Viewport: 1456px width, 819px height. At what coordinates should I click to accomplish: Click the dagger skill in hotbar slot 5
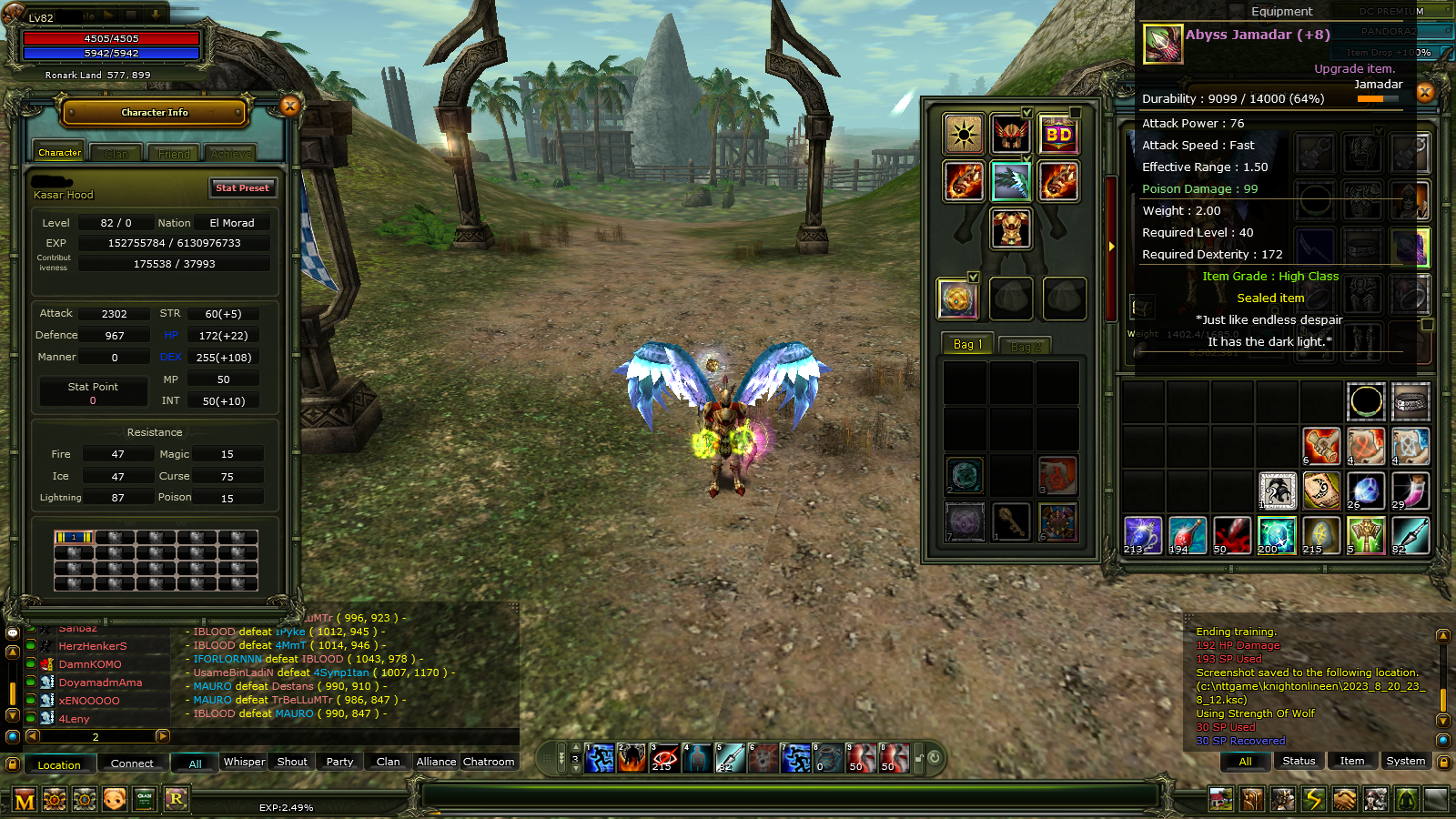point(731,758)
